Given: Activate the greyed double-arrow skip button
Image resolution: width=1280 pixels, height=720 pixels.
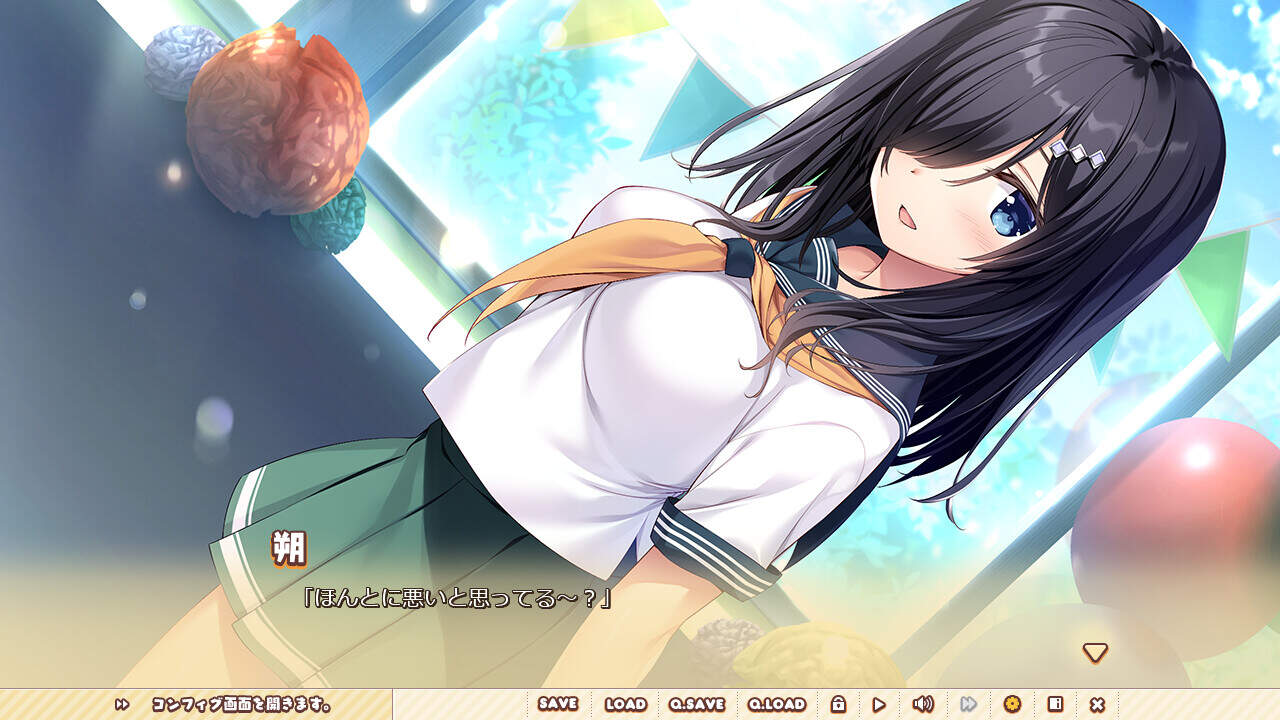Looking at the screenshot, I should (968, 704).
